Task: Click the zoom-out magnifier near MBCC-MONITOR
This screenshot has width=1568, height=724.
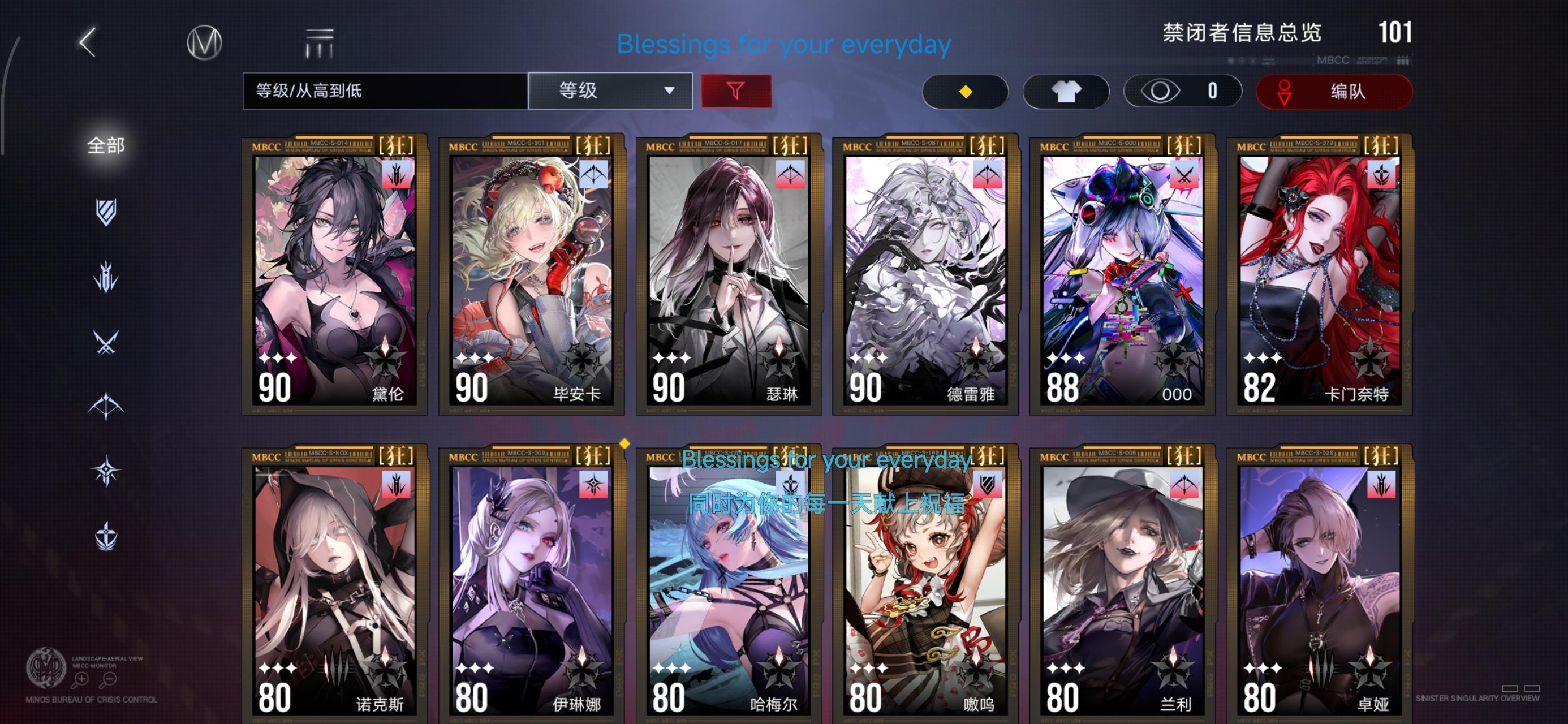Action: [109, 680]
